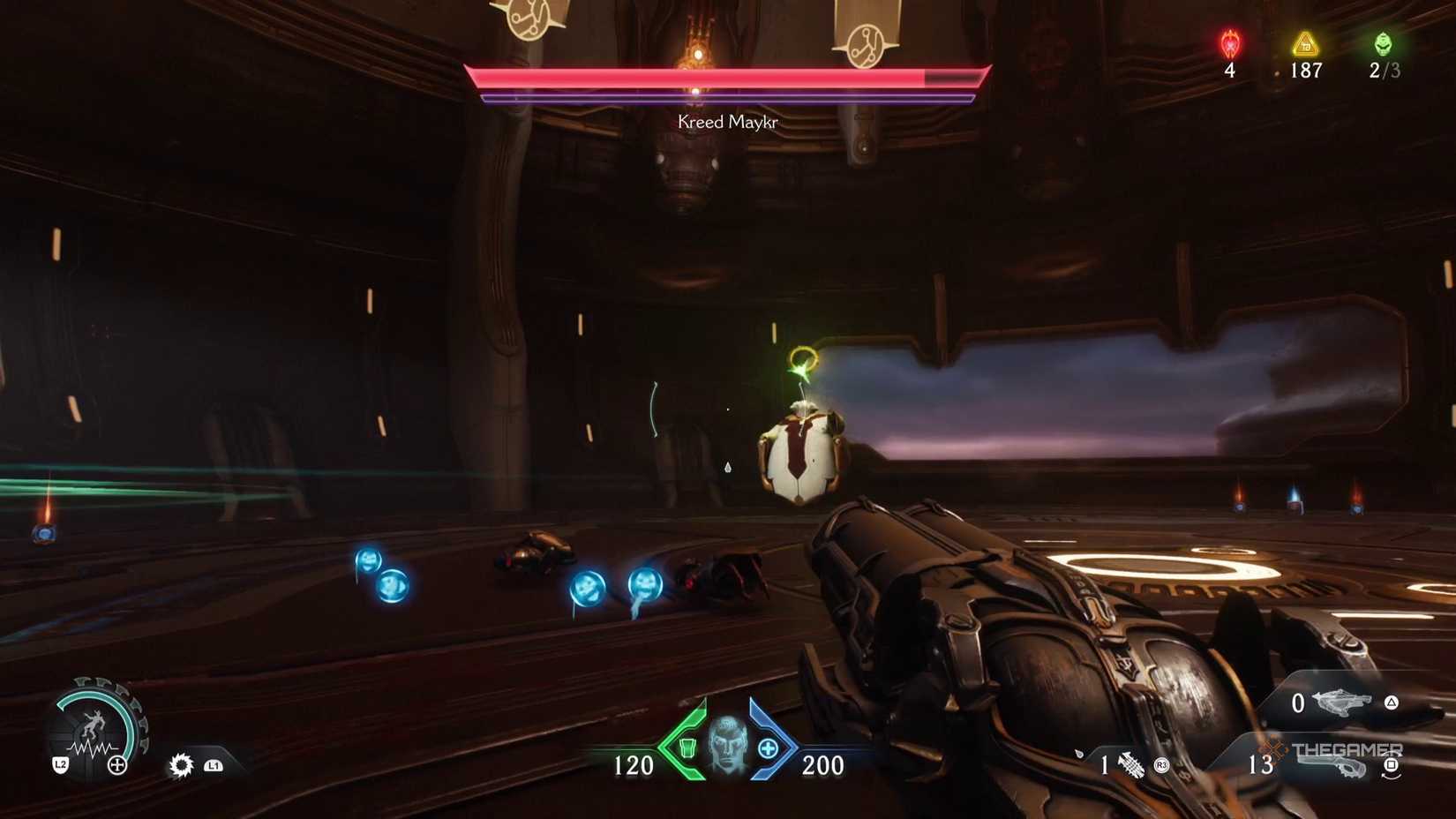The image size is (1456, 819).
Task: Select the green halo above Kreed Maykr
Action: (x=803, y=357)
